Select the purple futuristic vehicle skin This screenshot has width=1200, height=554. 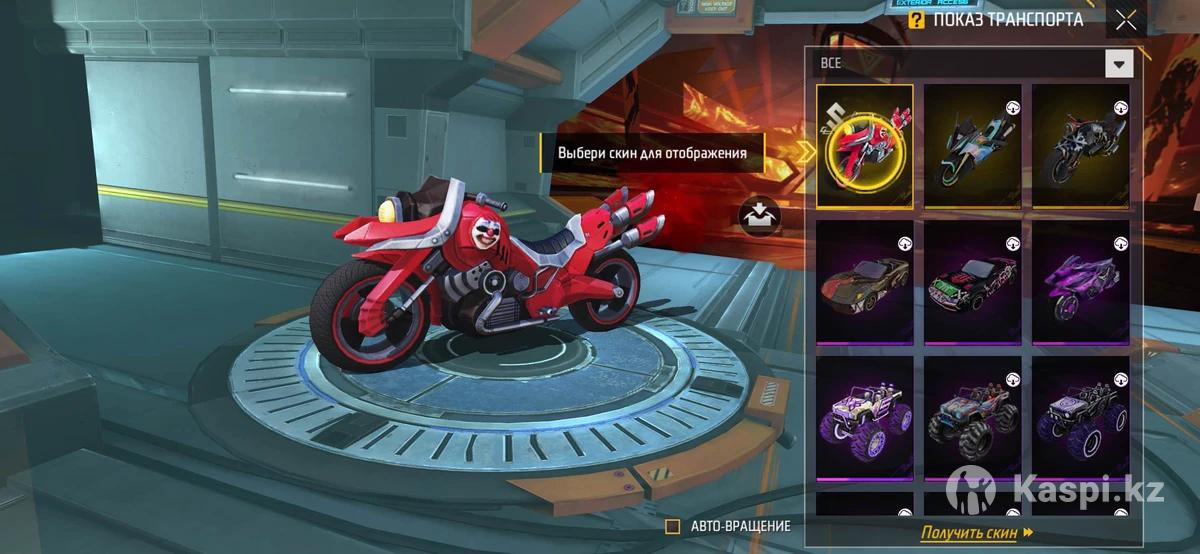coord(1080,283)
